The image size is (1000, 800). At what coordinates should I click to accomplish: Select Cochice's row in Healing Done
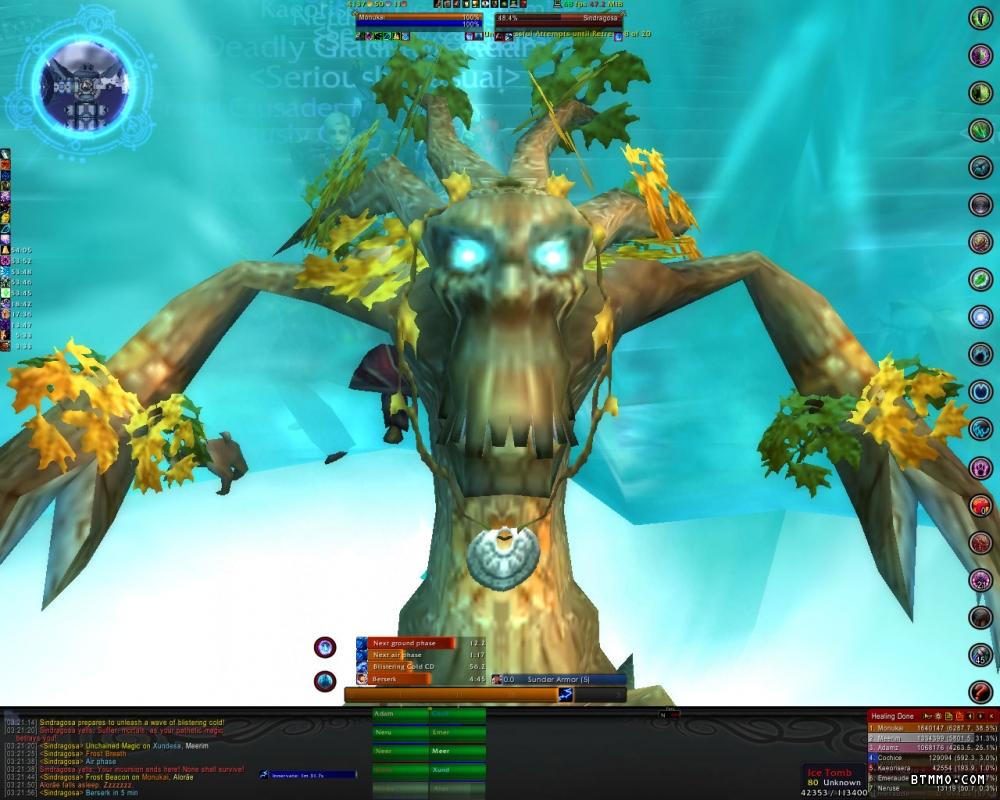point(930,758)
